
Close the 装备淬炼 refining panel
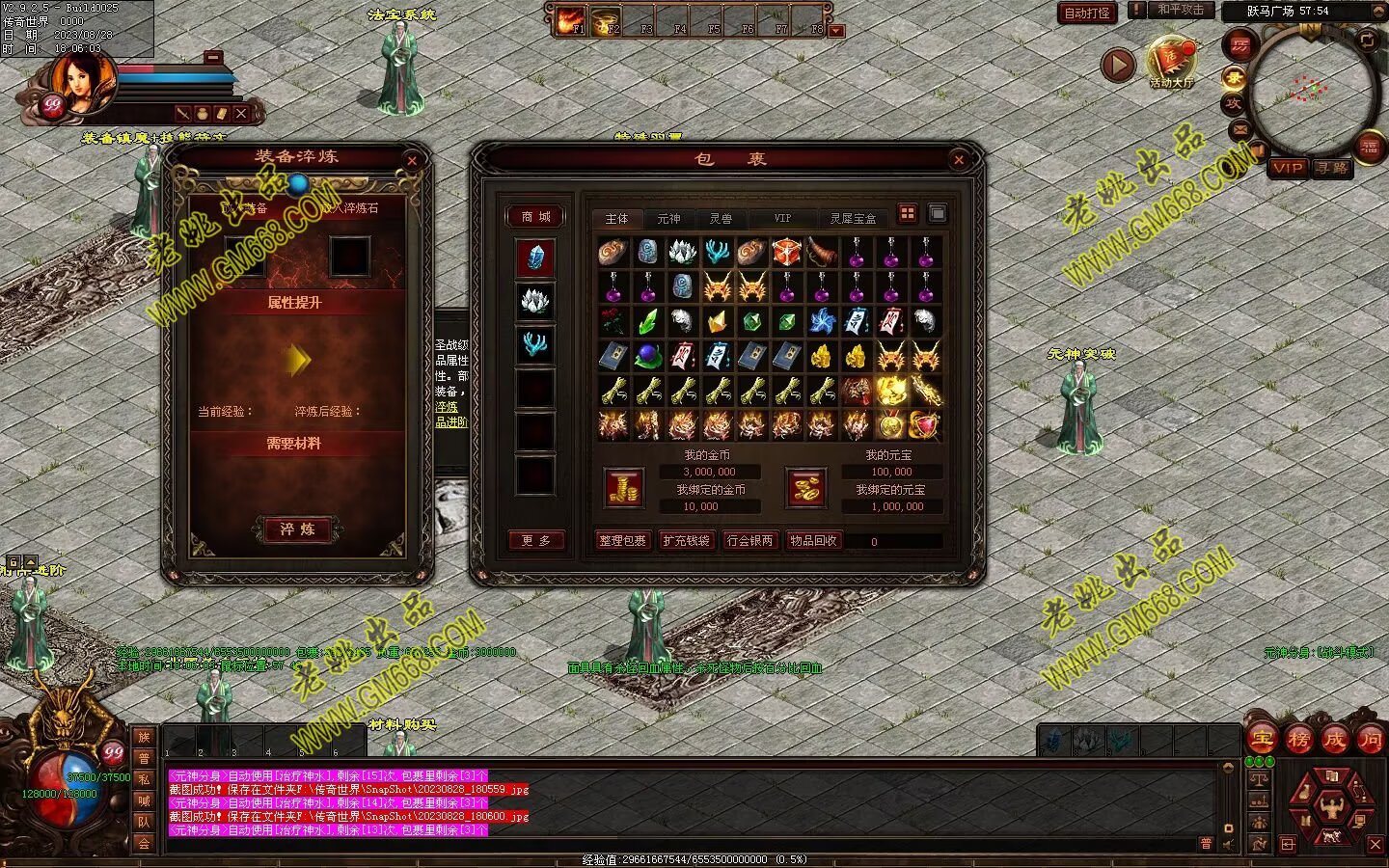coord(412,160)
